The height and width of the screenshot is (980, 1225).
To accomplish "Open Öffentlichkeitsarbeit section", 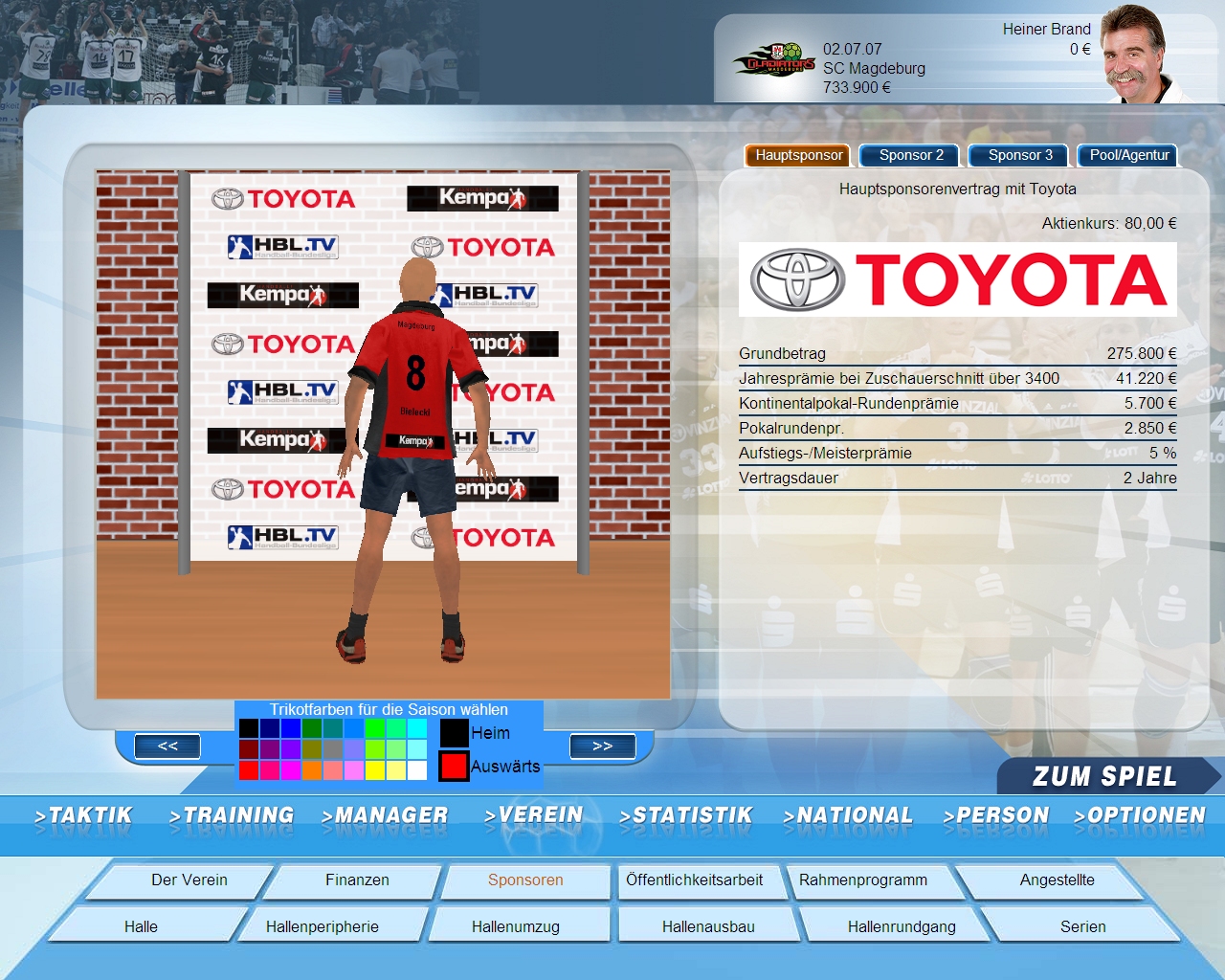I will 694,880.
